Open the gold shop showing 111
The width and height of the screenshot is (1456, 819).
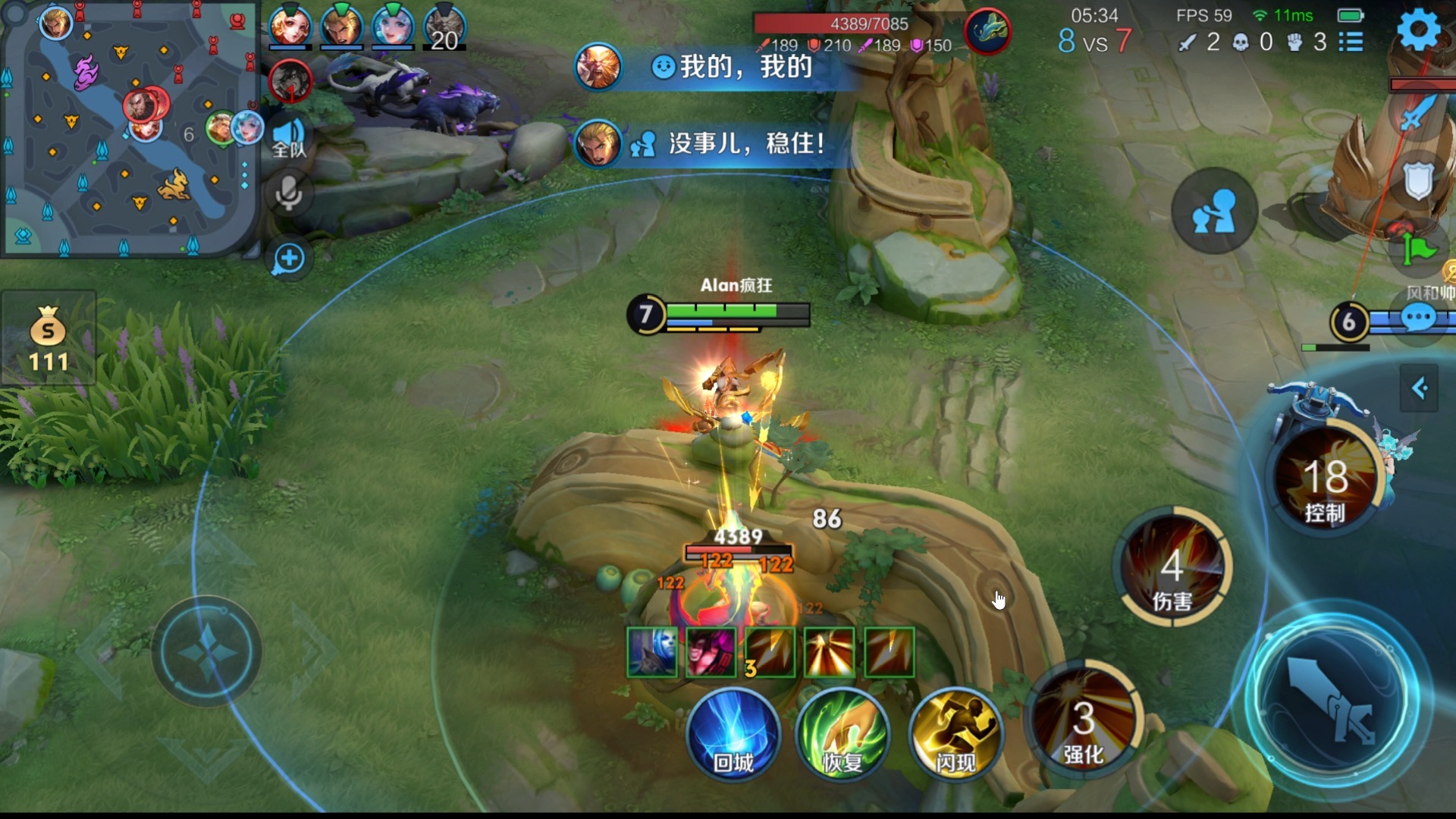tap(49, 339)
